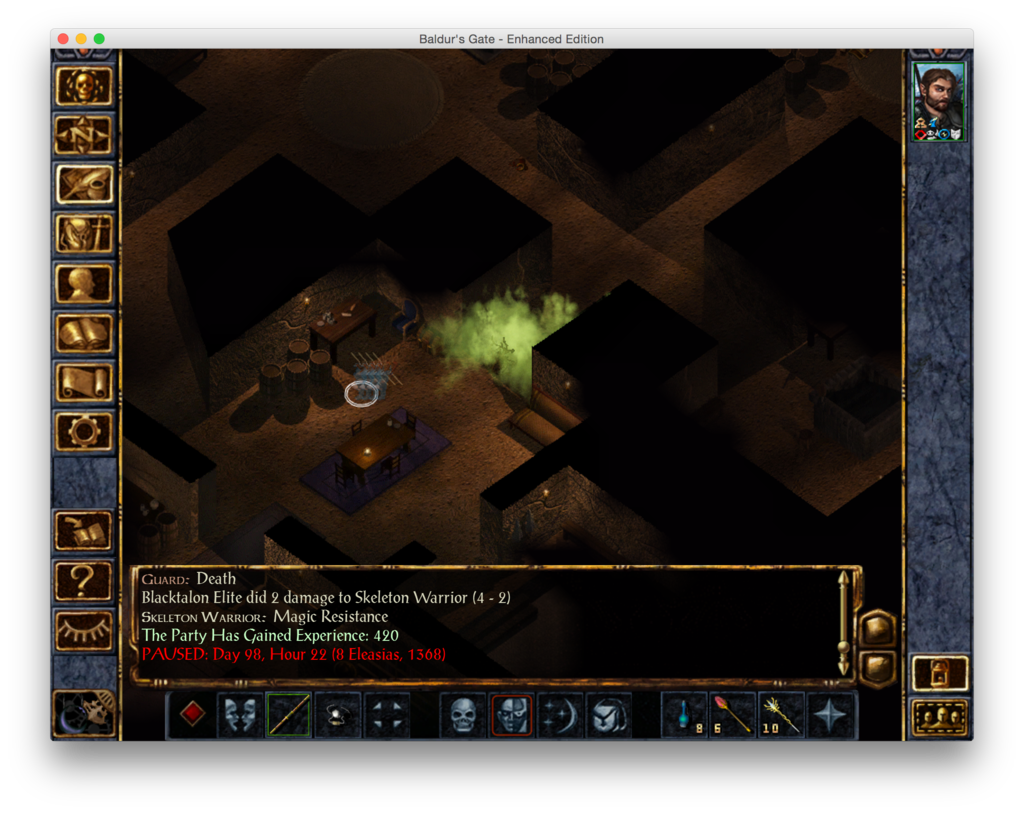Open the priest scroll screen

coord(84,382)
